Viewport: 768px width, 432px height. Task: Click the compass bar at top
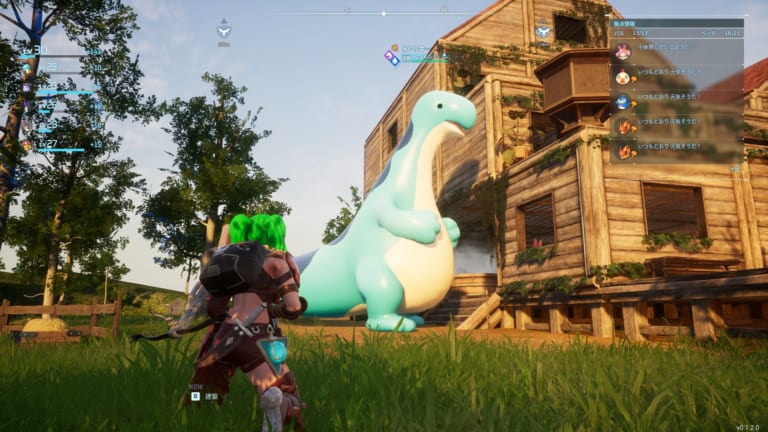click(384, 13)
